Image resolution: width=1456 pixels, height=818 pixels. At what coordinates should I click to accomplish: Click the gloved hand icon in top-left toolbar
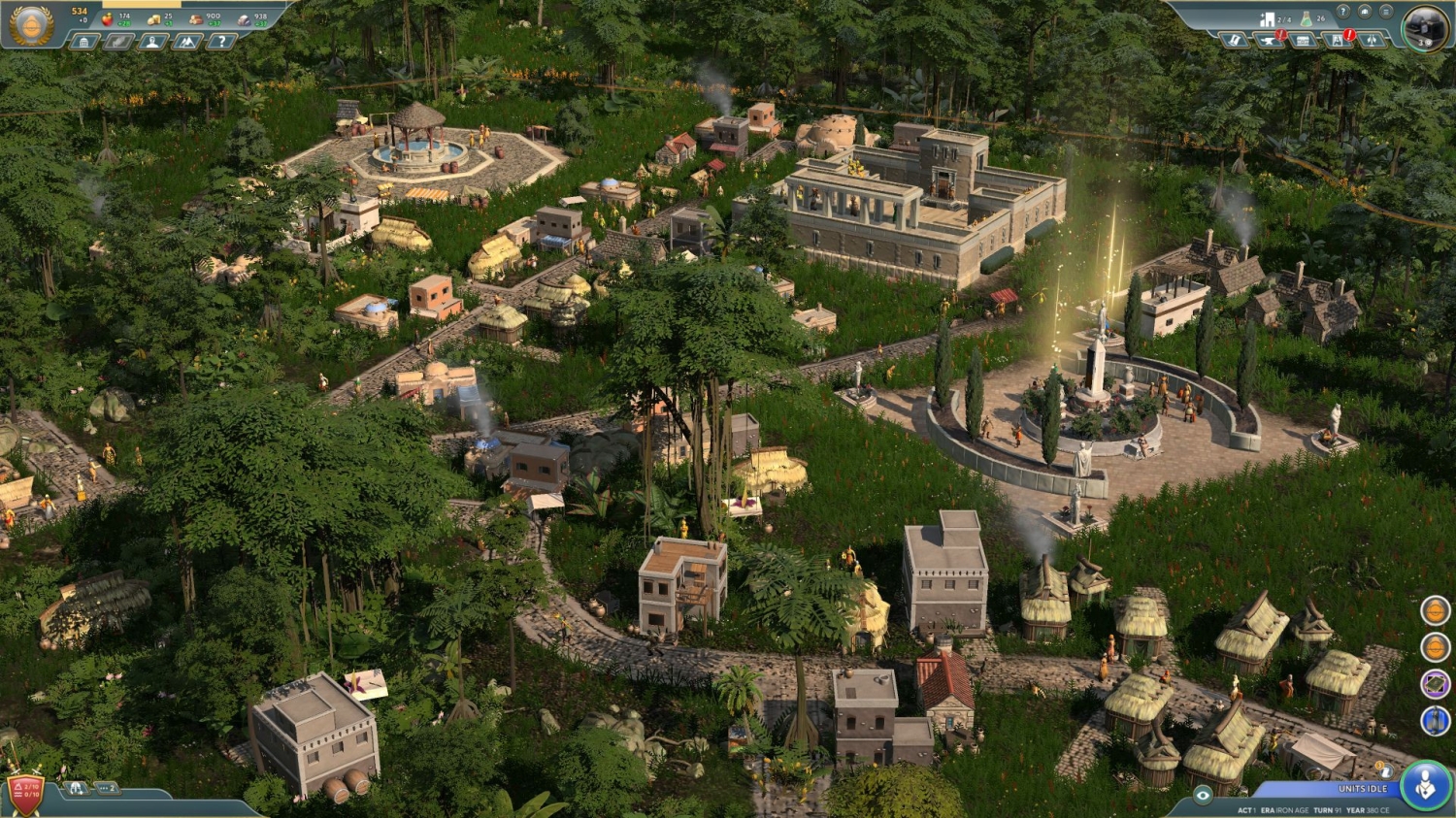118,42
